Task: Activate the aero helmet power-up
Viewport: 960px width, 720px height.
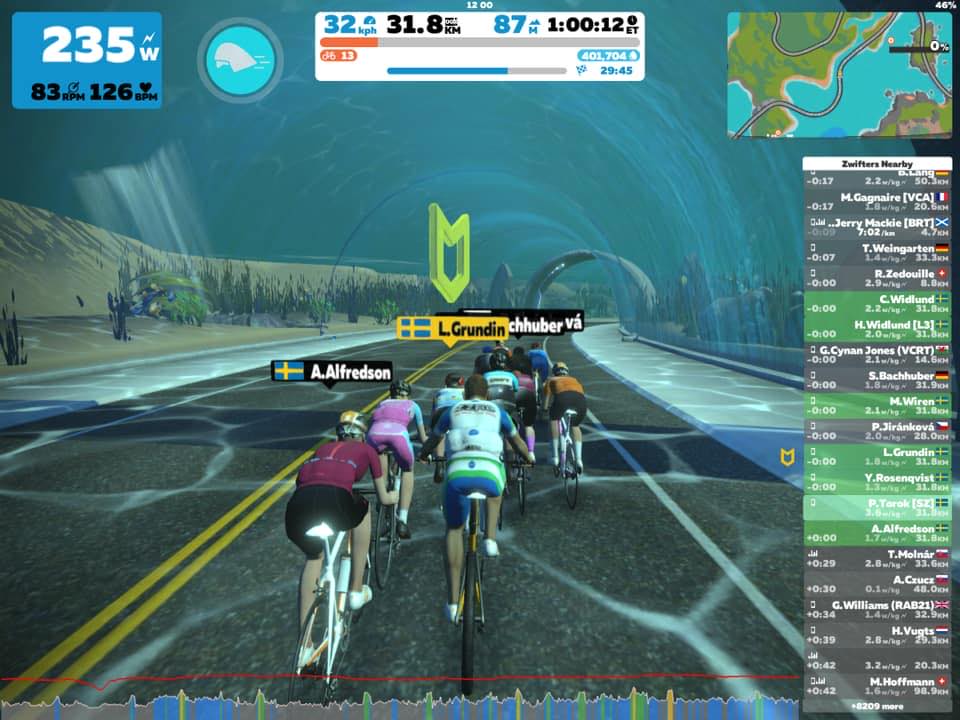Action: point(240,61)
